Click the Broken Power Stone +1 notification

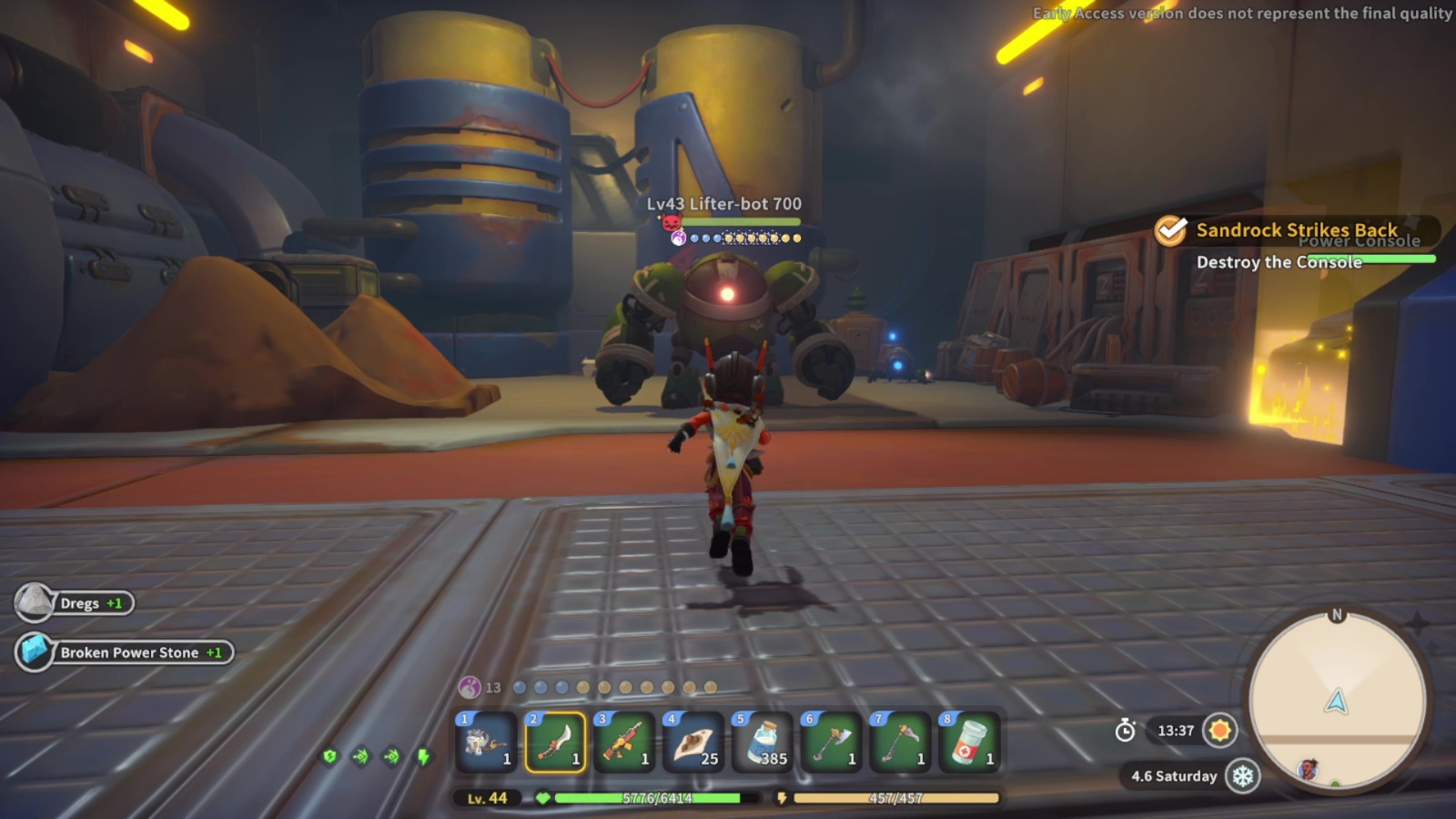[x=127, y=652]
